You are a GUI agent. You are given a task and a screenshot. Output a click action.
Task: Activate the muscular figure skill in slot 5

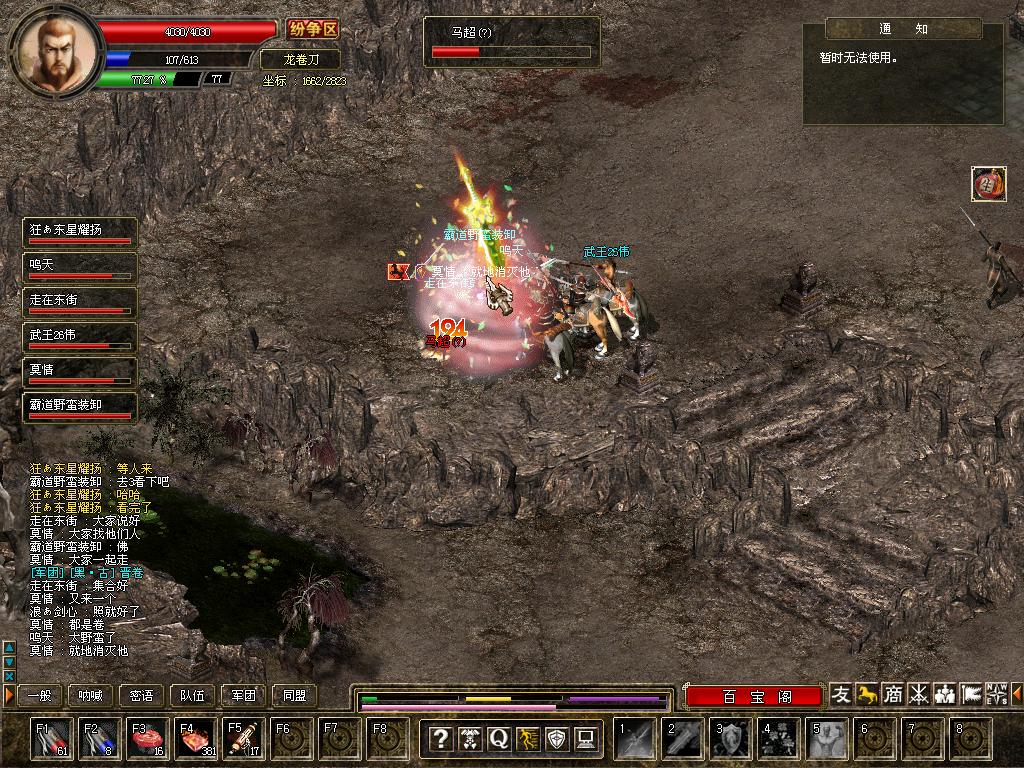(x=827, y=739)
